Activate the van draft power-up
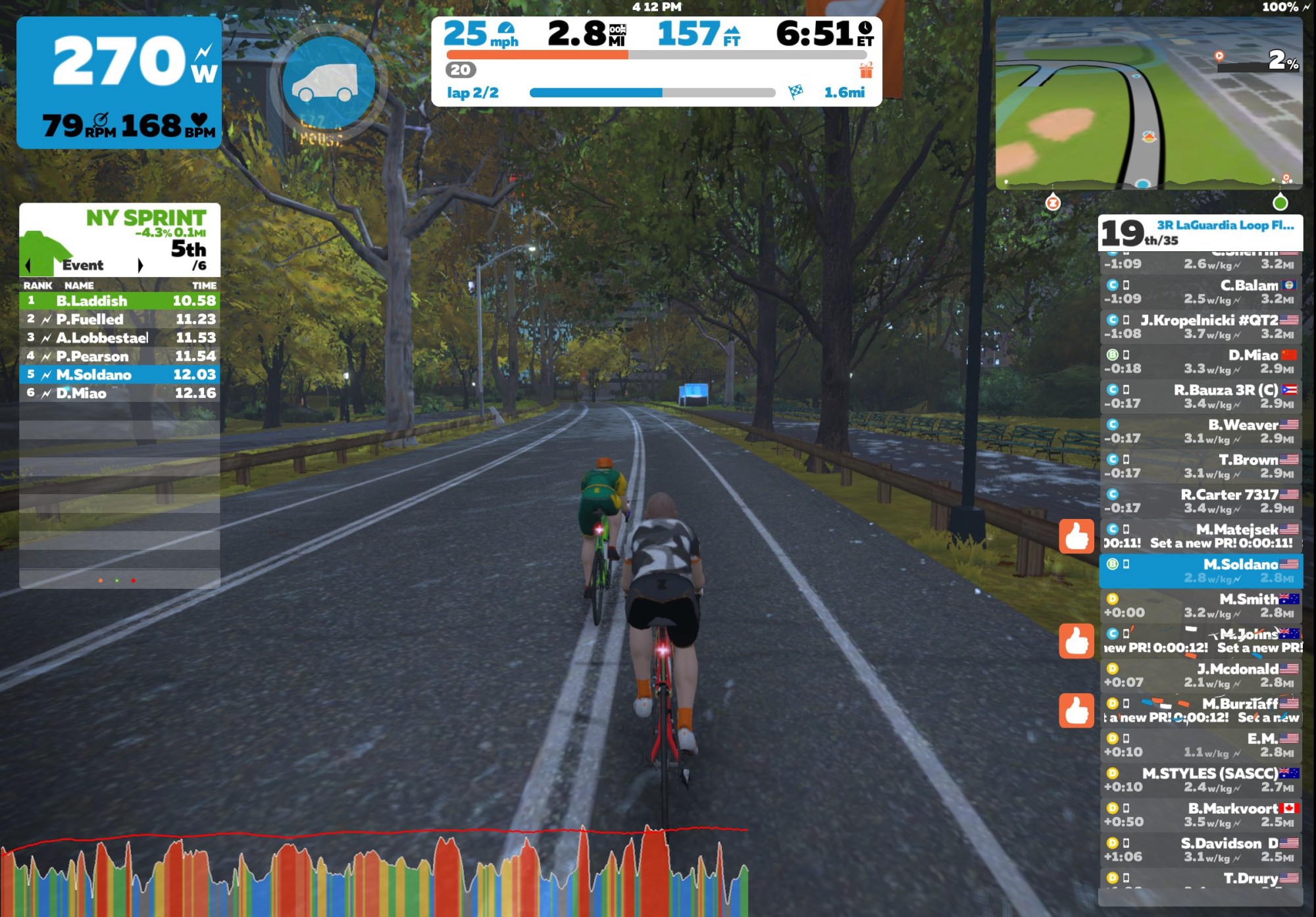Viewport: 1316px width, 917px height. 328,84
